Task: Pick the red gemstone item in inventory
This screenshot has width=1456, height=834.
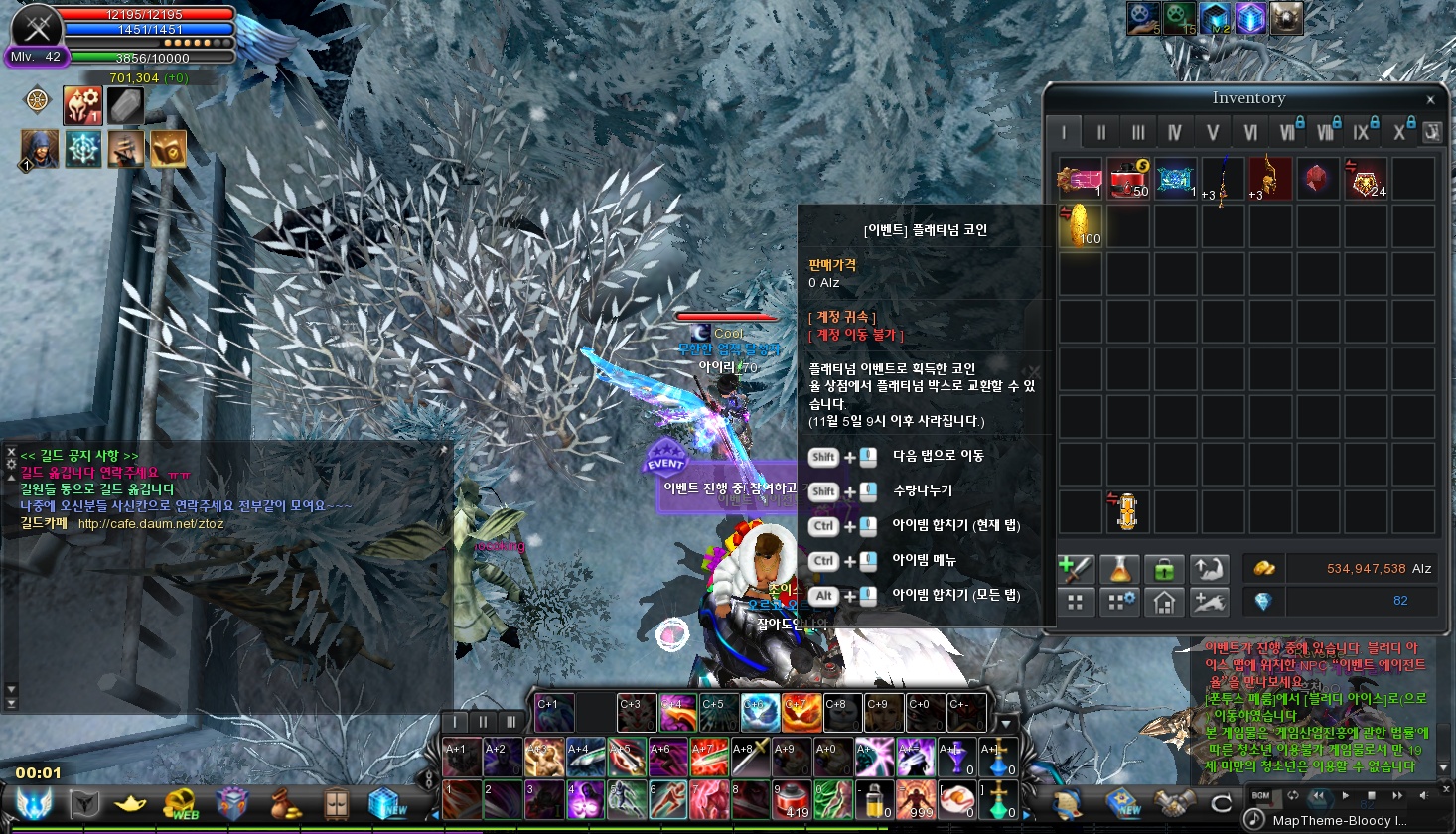Action: (x=1318, y=179)
